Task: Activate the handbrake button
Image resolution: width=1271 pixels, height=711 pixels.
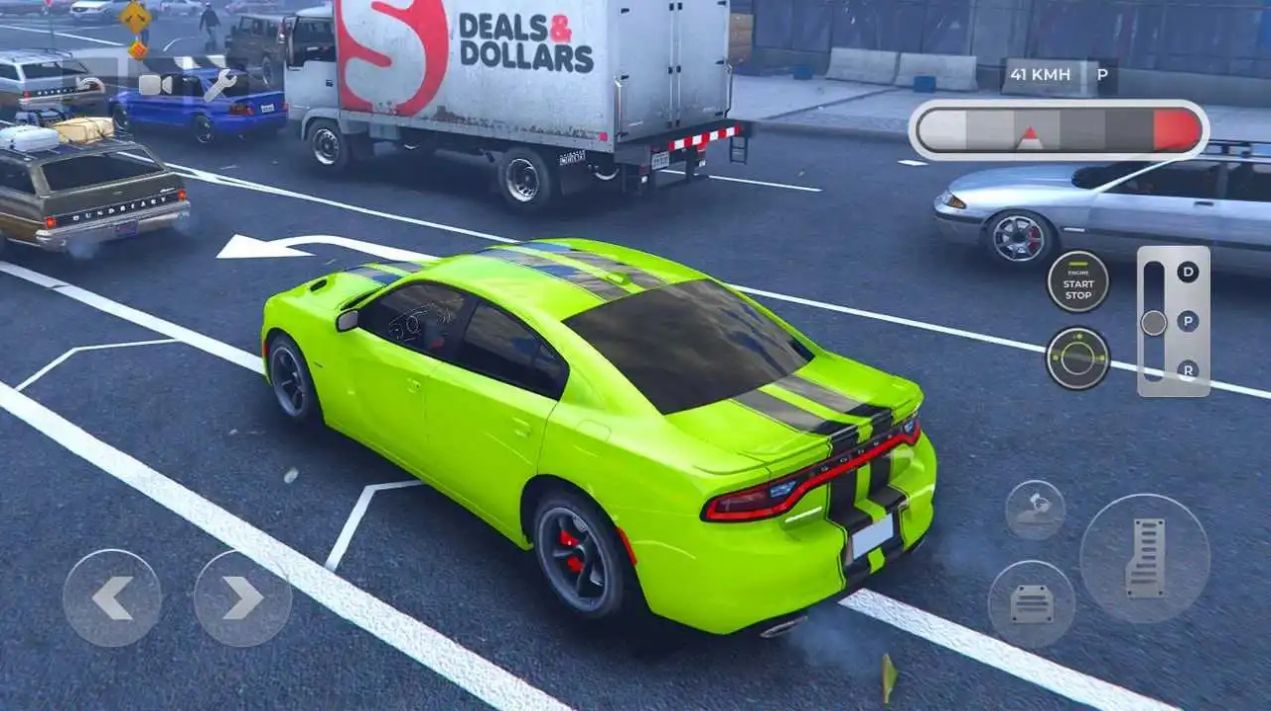Action: pos(1034,509)
